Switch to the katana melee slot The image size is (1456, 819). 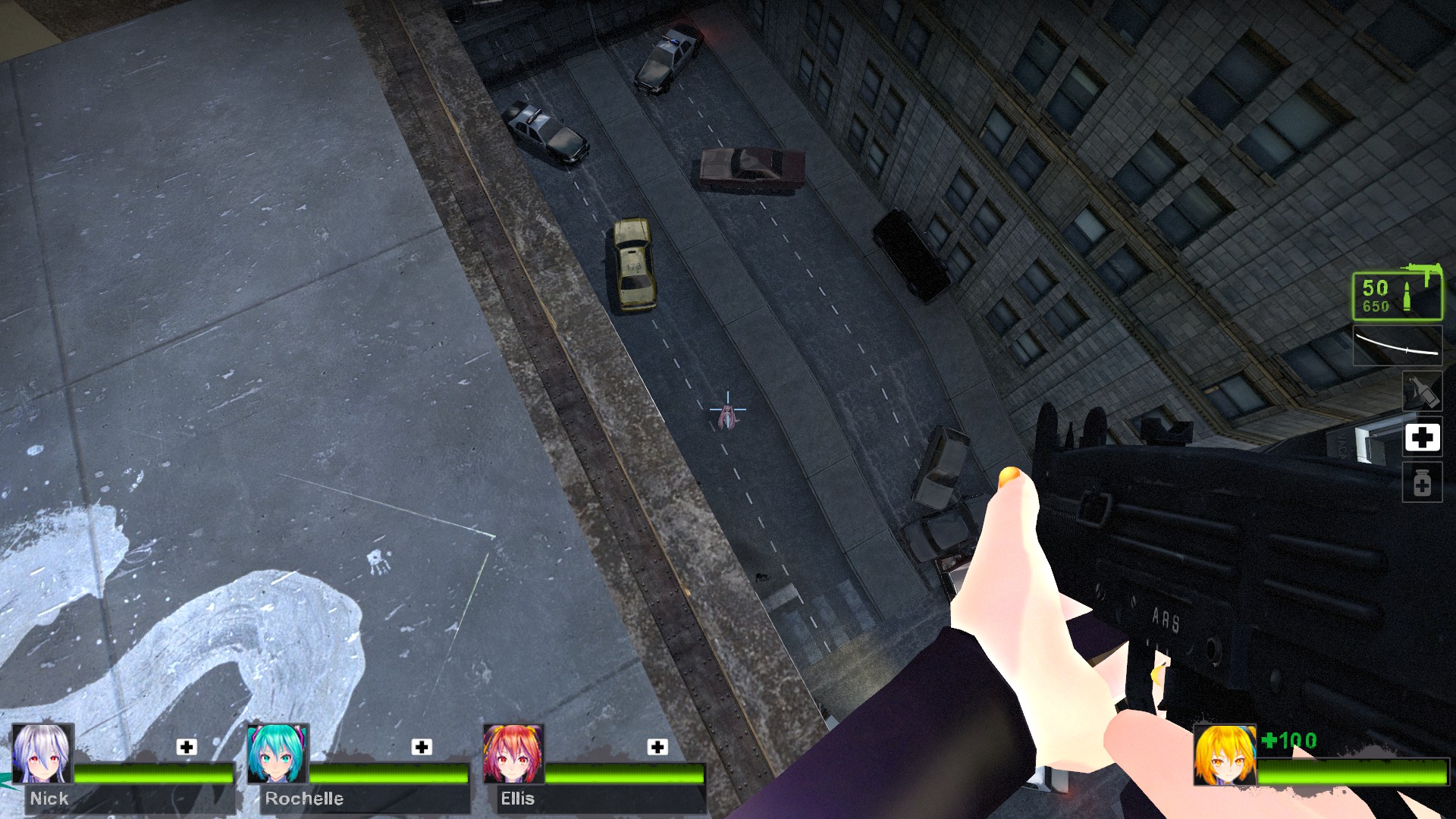pos(1398,345)
